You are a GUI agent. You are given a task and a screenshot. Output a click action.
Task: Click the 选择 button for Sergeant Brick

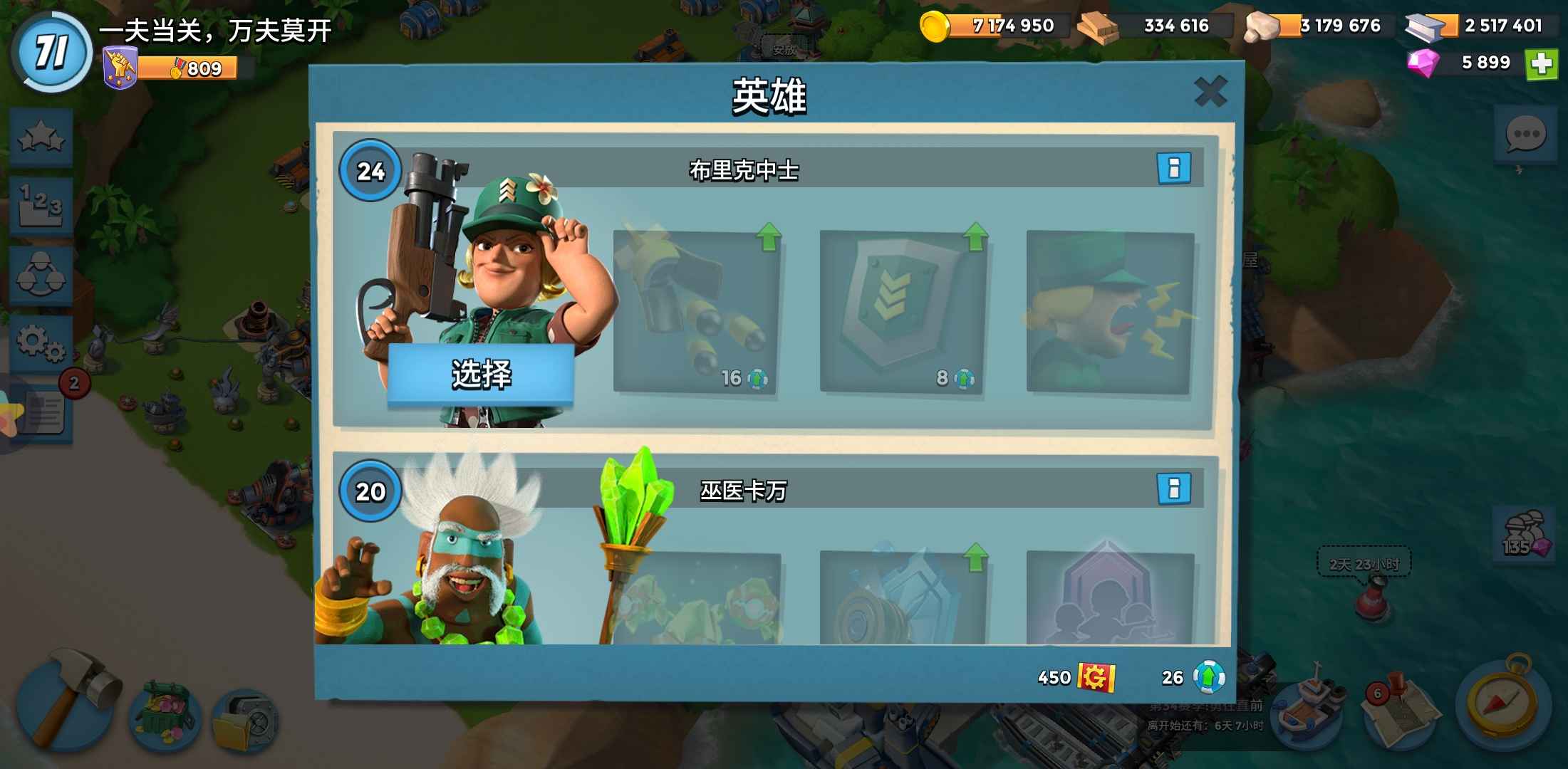[x=481, y=375]
